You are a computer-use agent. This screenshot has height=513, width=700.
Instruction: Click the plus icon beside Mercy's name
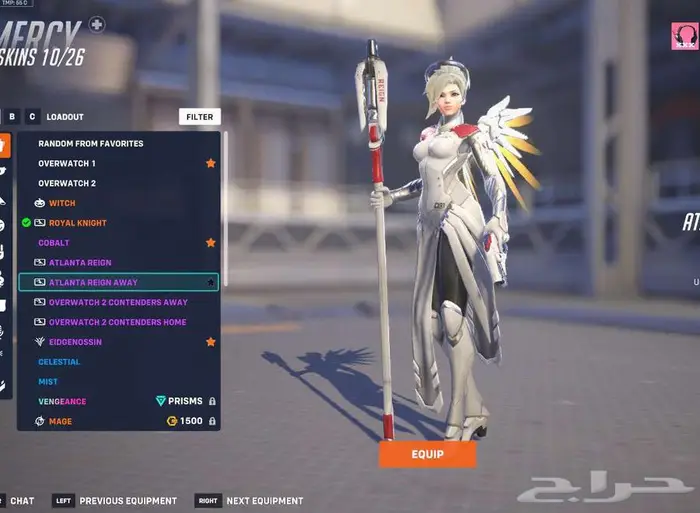[96, 24]
